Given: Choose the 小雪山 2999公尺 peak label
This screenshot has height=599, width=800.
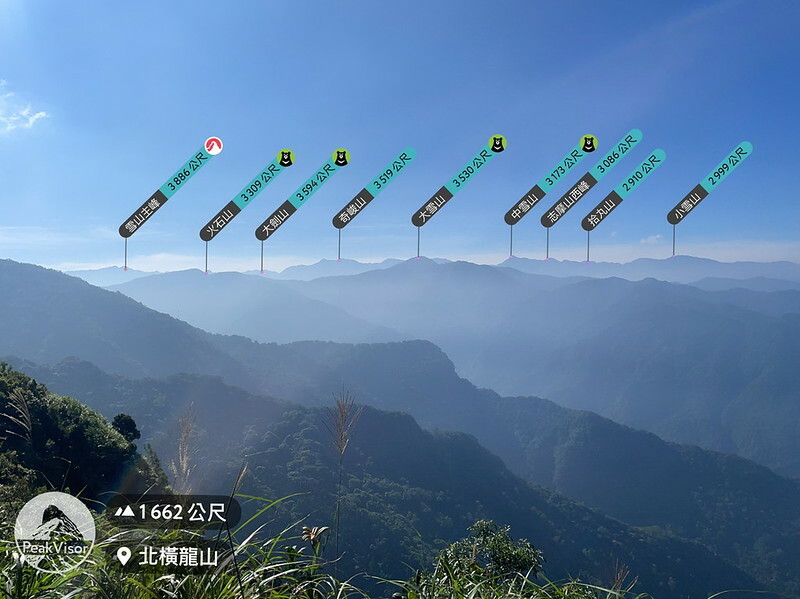Looking at the screenshot, I should [x=709, y=182].
